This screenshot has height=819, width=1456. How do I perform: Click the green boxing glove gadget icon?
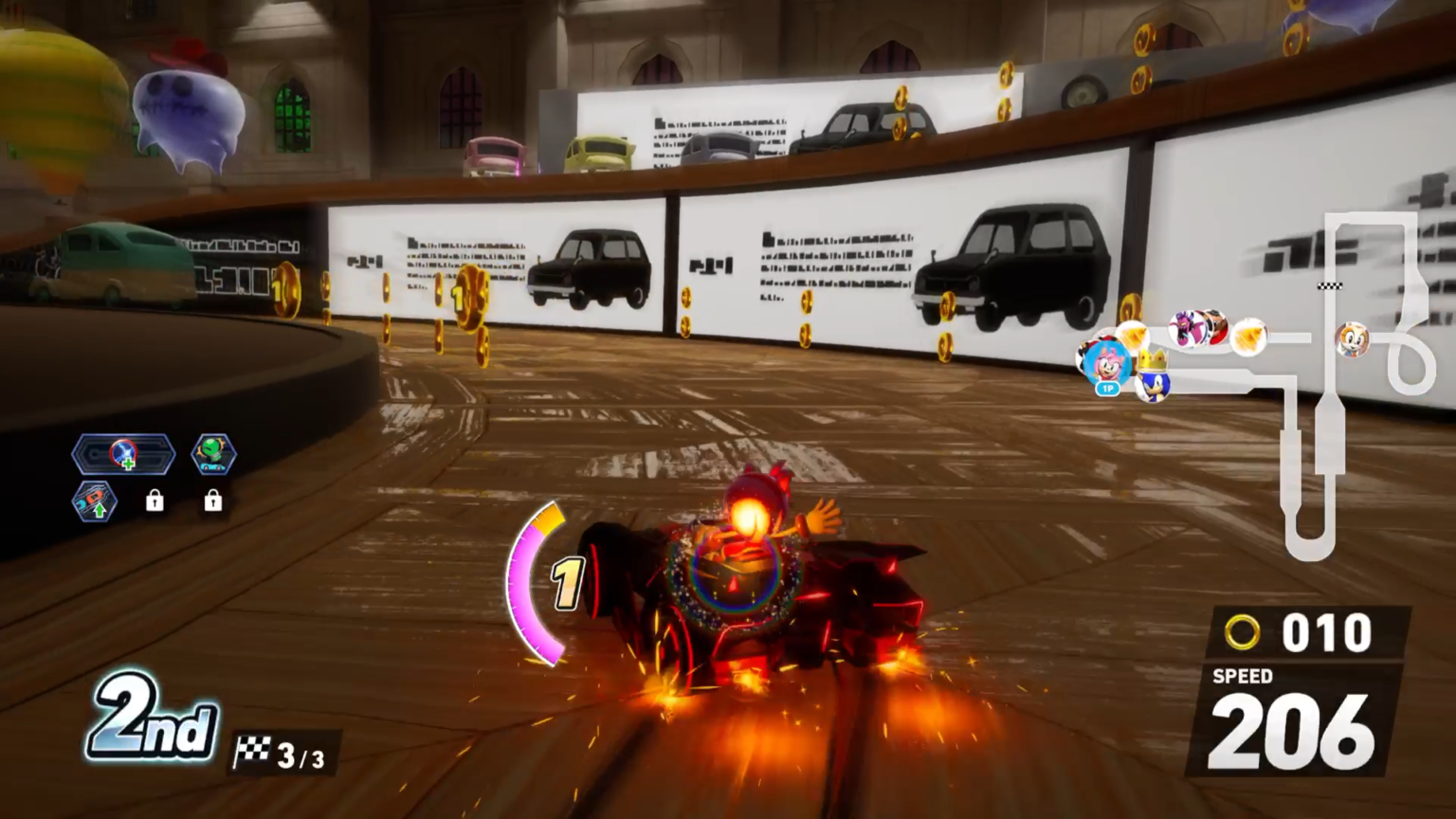pyautogui.click(x=213, y=454)
